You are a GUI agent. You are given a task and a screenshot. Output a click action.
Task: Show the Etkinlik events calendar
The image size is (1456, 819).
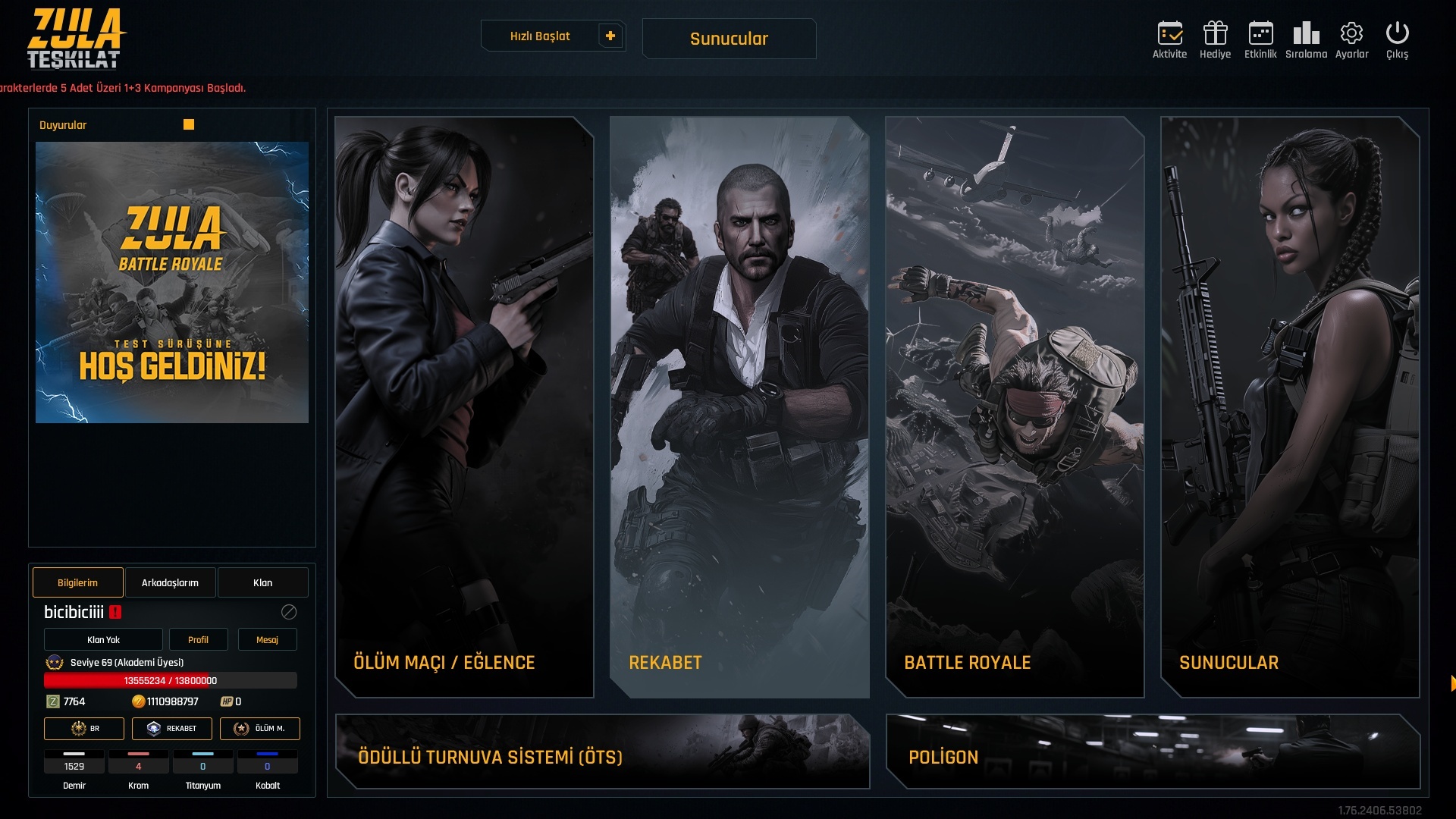point(1260,39)
